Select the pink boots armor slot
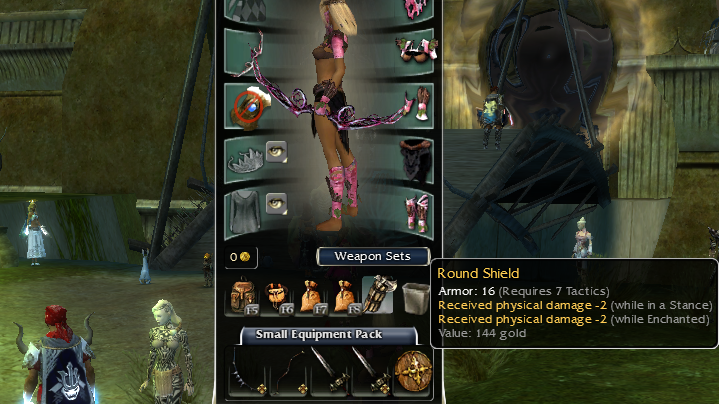The height and width of the screenshot is (404, 719). pos(412,211)
